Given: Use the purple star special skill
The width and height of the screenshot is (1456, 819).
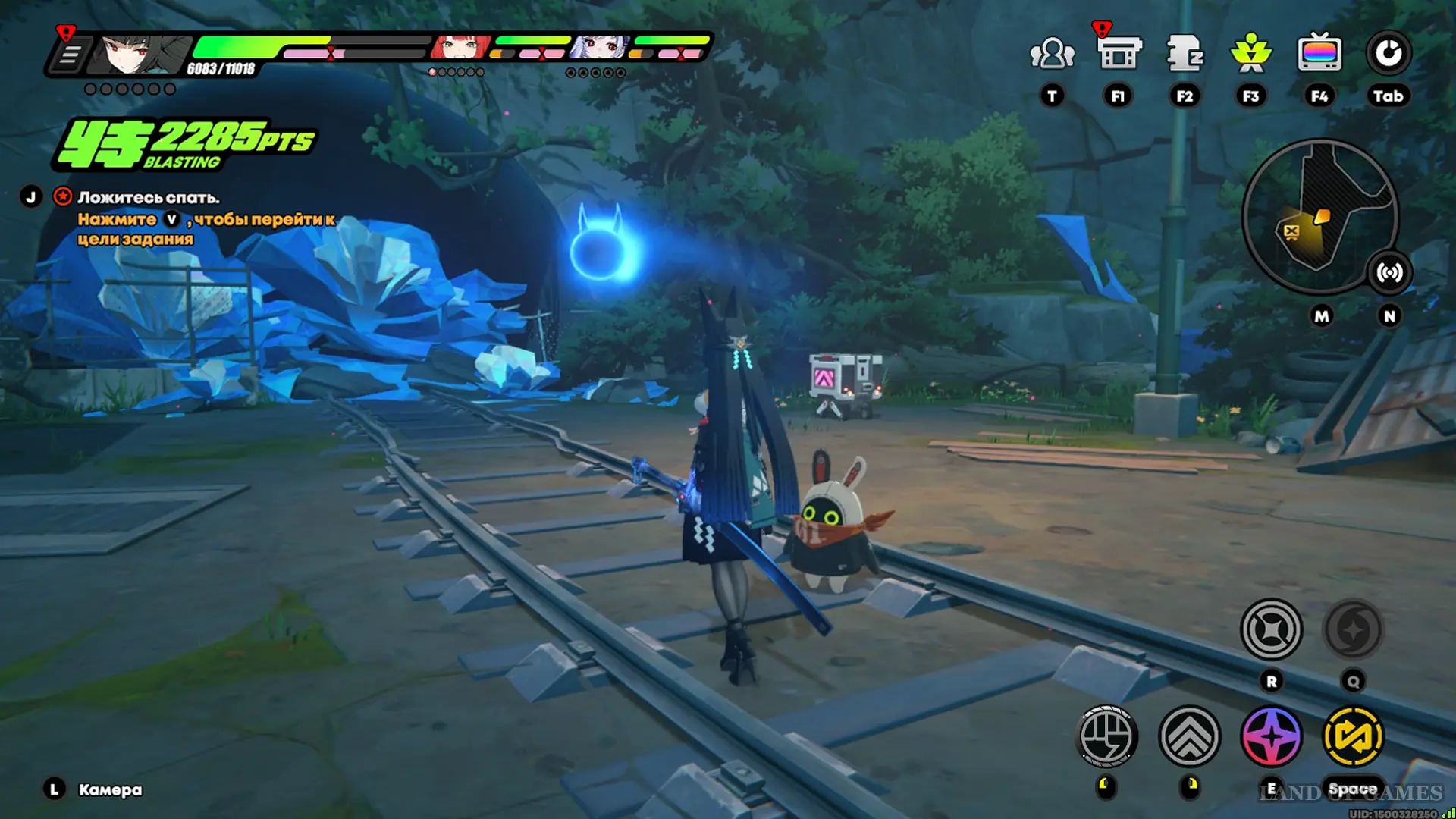Looking at the screenshot, I should pos(1271,736).
